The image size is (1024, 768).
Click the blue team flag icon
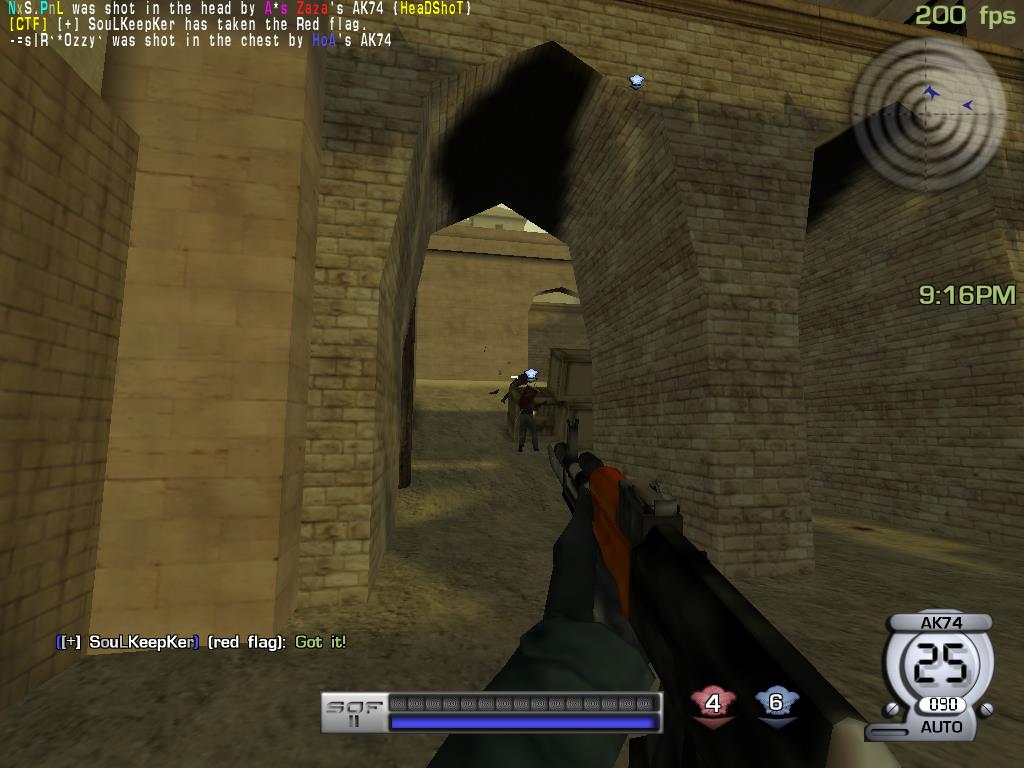point(775,703)
